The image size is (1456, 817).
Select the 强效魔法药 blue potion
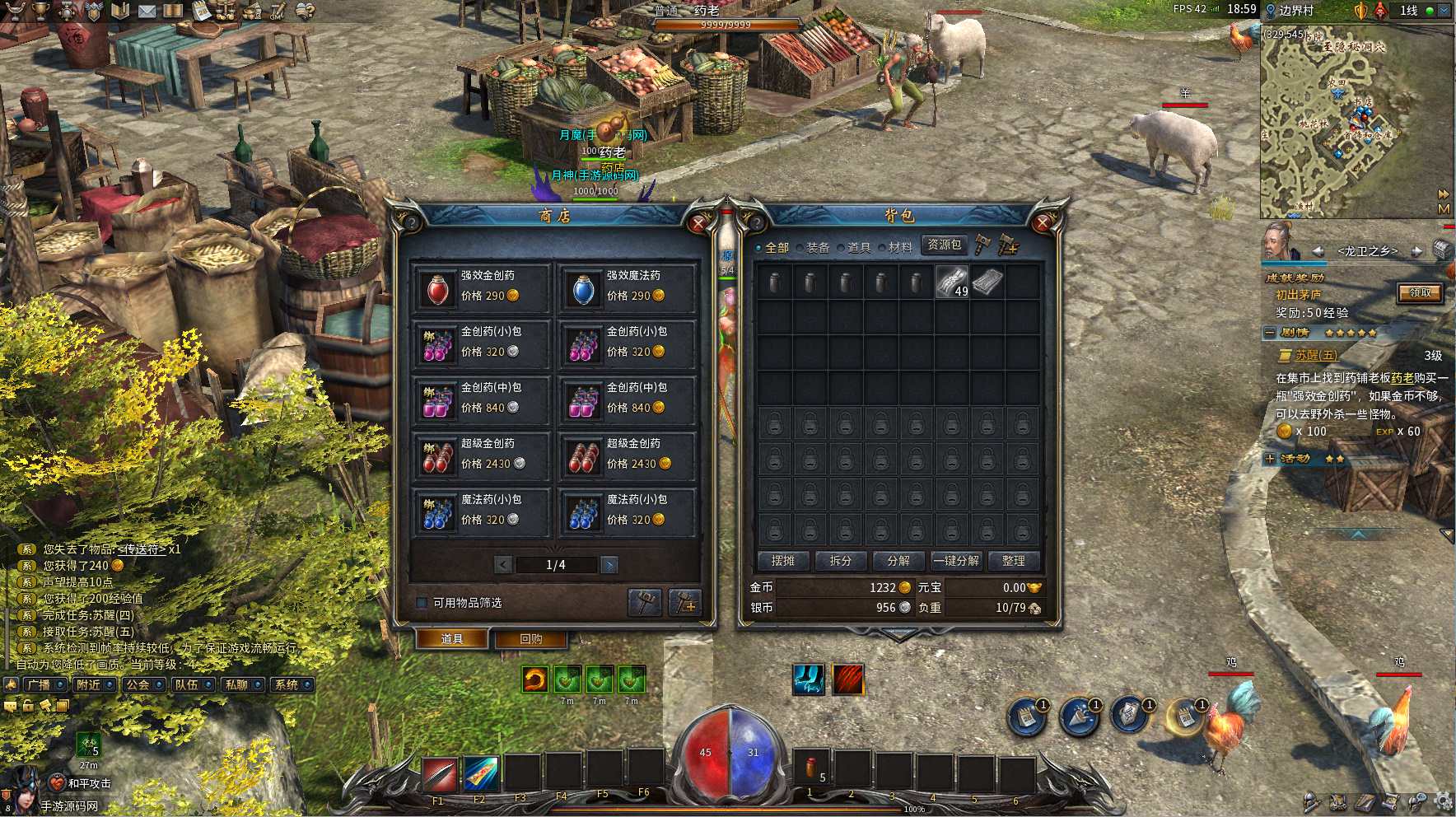pyautogui.click(x=583, y=289)
